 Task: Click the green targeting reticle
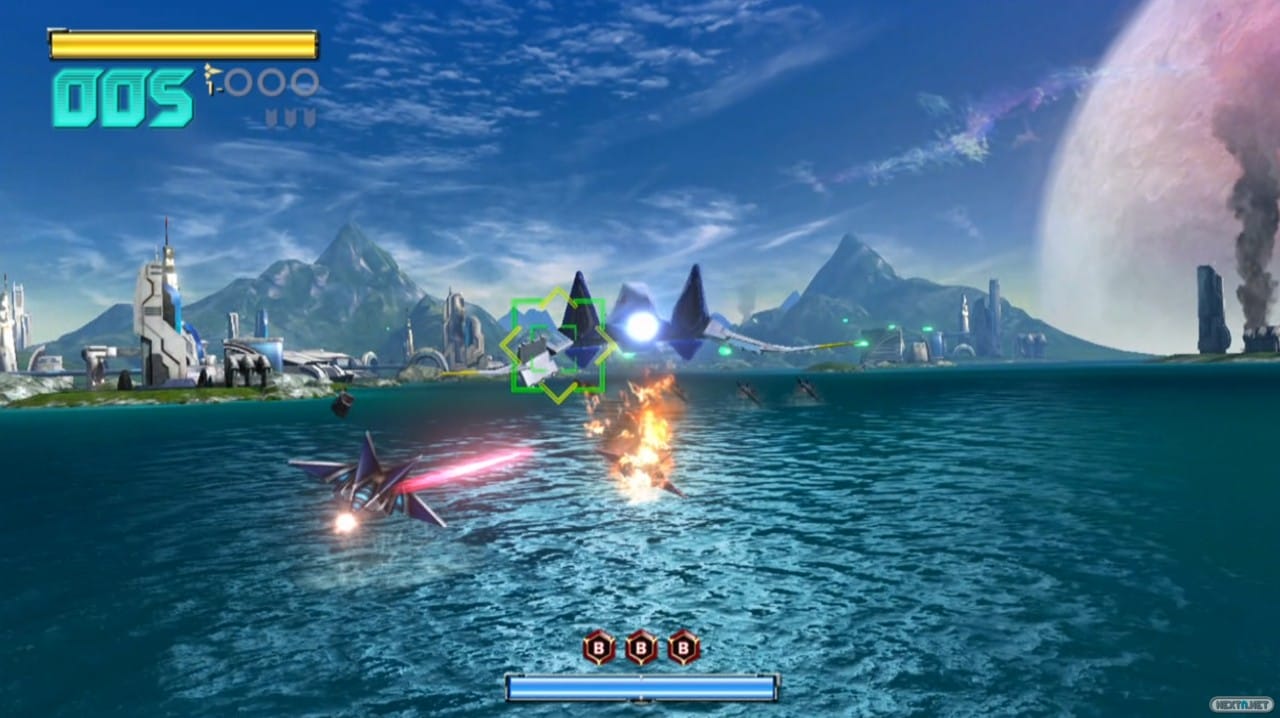click(x=557, y=345)
